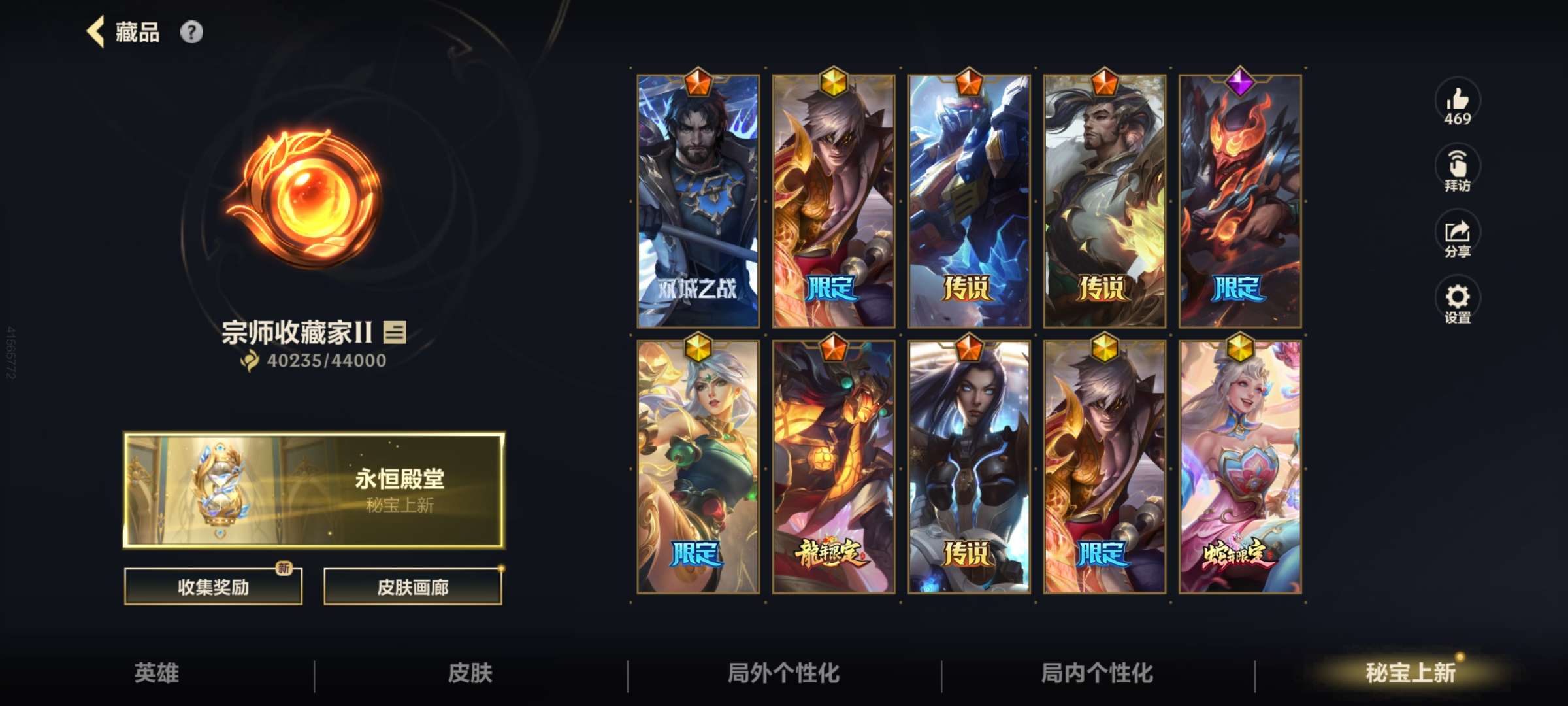Open the help question mark icon
The width and height of the screenshot is (1568, 706).
(x=191, y=31)
